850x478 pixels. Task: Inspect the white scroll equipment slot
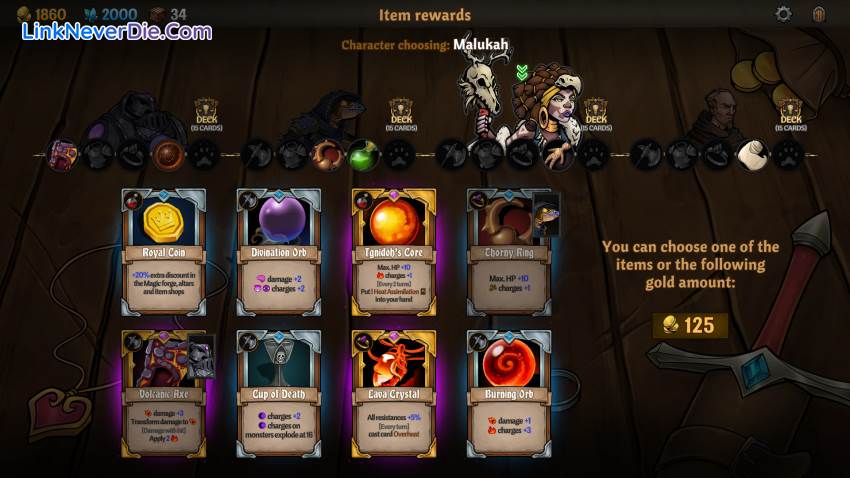[751, 154]
